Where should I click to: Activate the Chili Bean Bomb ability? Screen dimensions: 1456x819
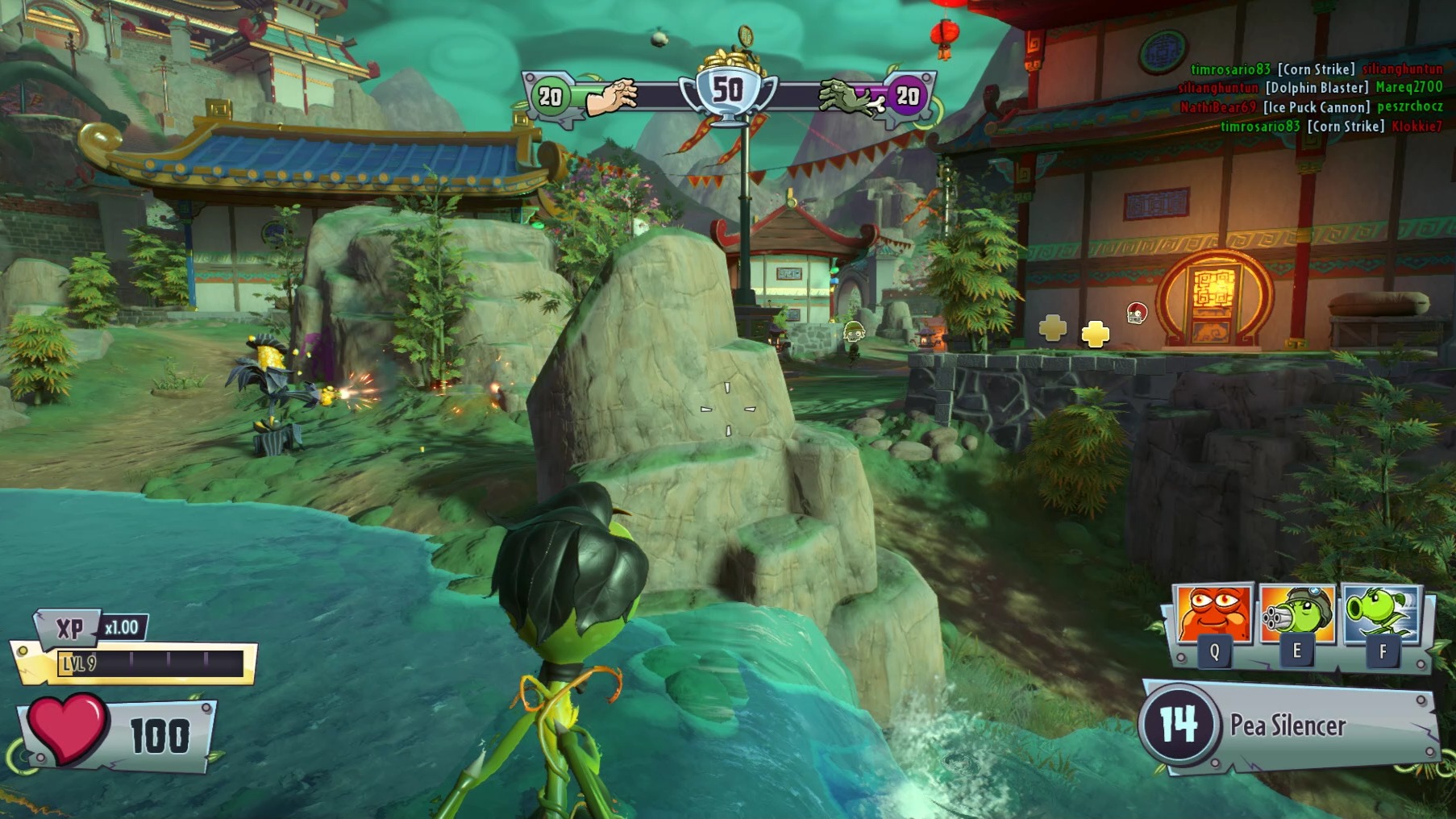[1213, 614]
